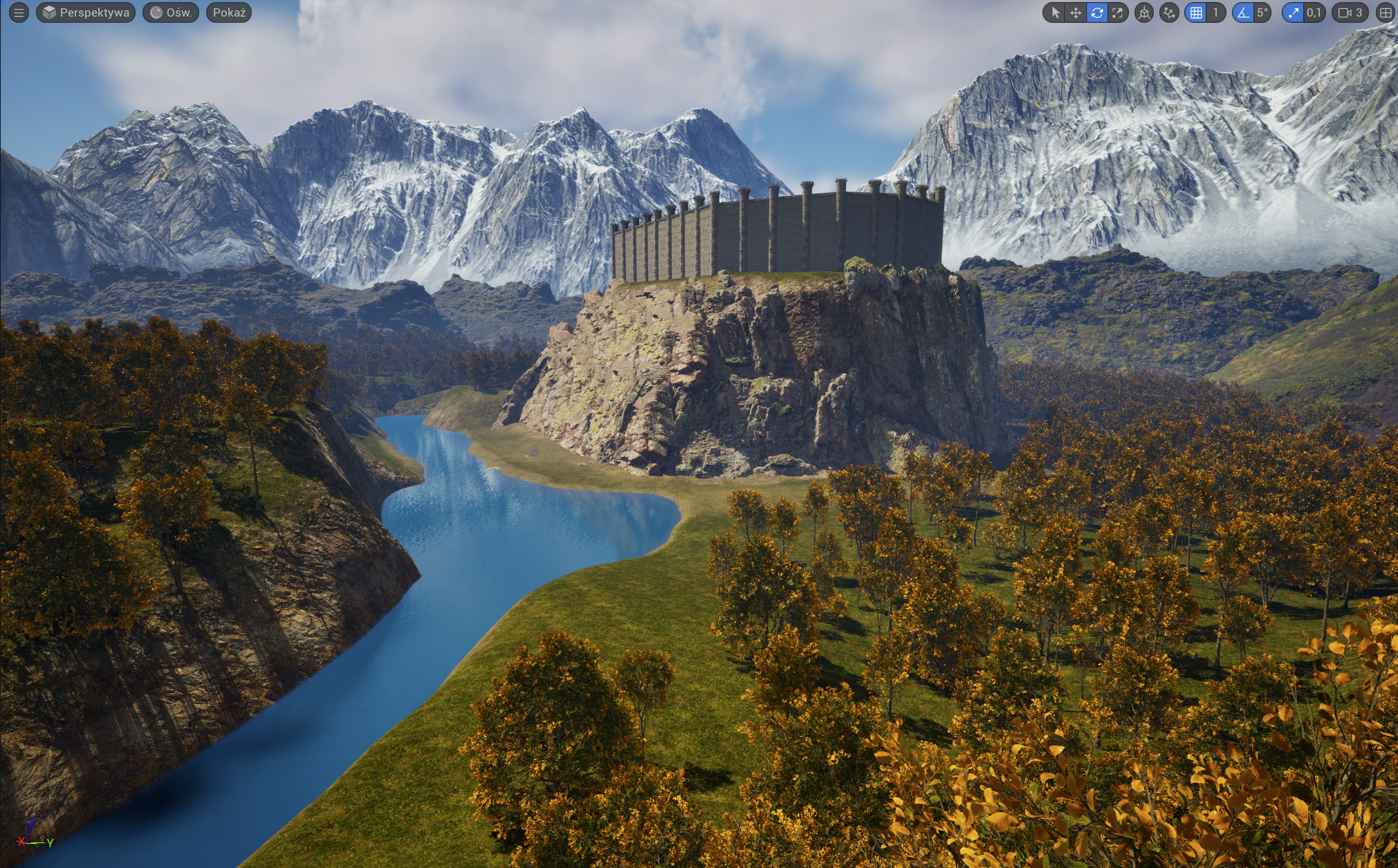Open the Ośw. lighting view mode menu
1398x868 pixels.
pos(171,12)
